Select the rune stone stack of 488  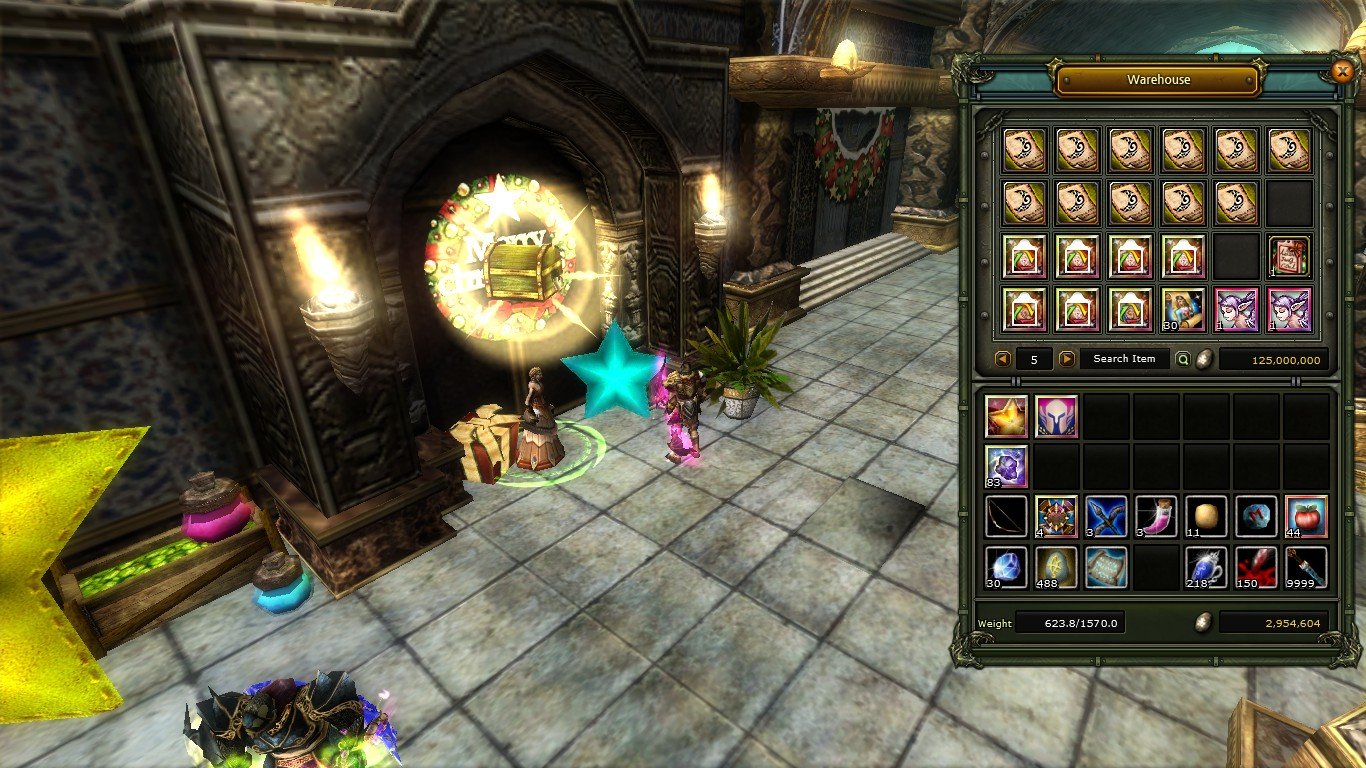[1055, 567]
